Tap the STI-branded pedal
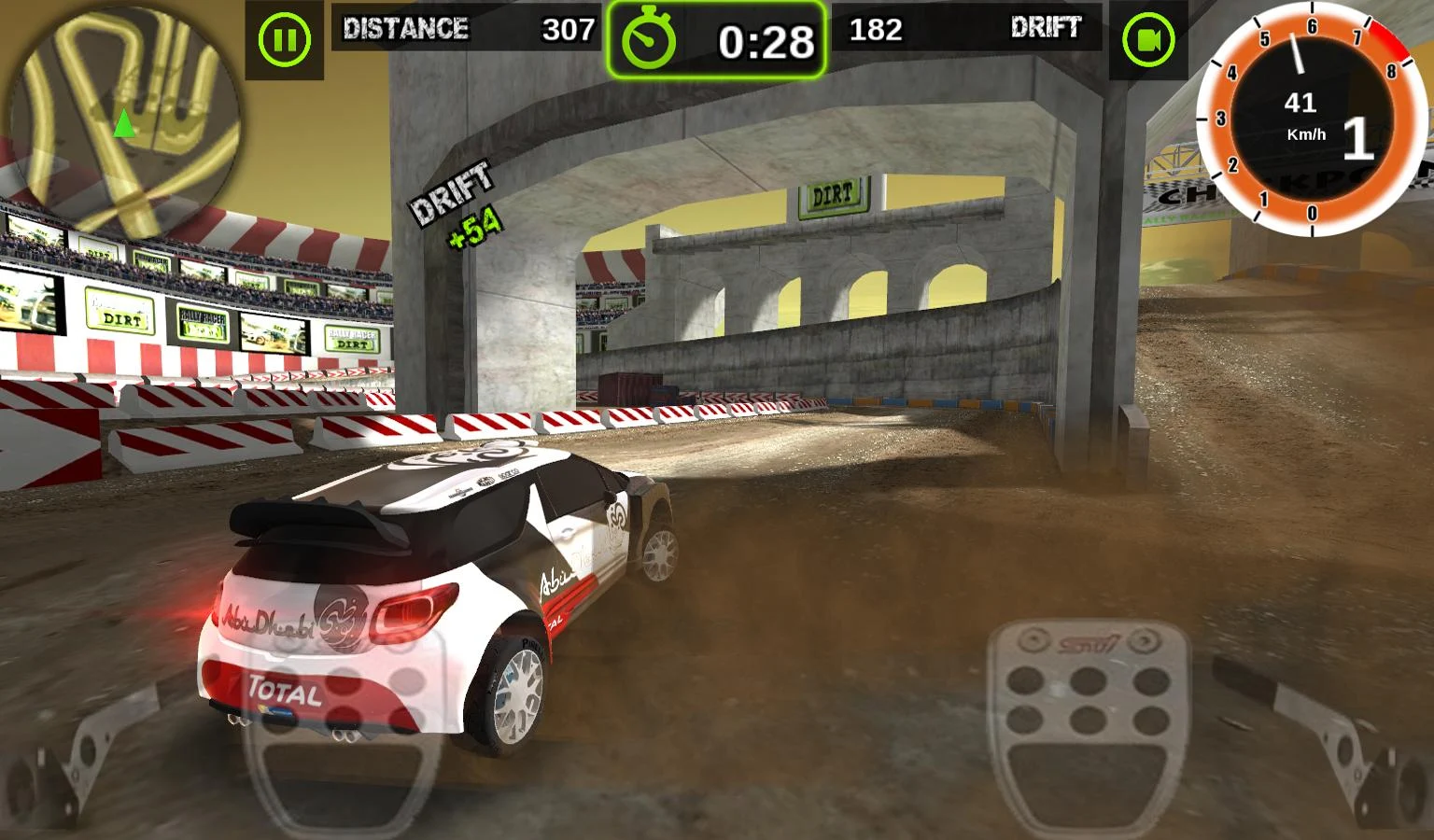This screenshot has height=840, width=1434. click(x=1089, y=719)
